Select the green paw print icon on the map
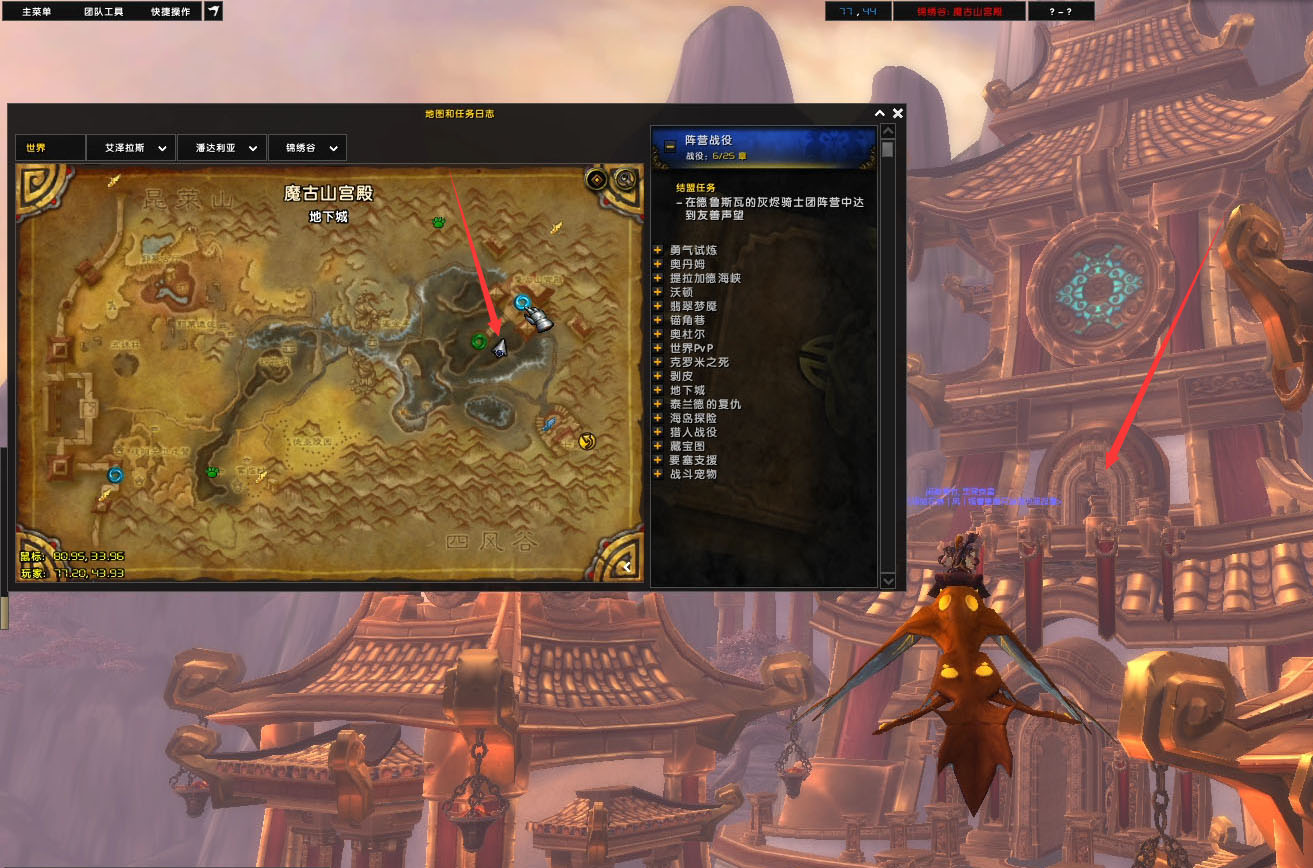The width and height of the screenshot is (1313, 868). [x=438, y=224]
